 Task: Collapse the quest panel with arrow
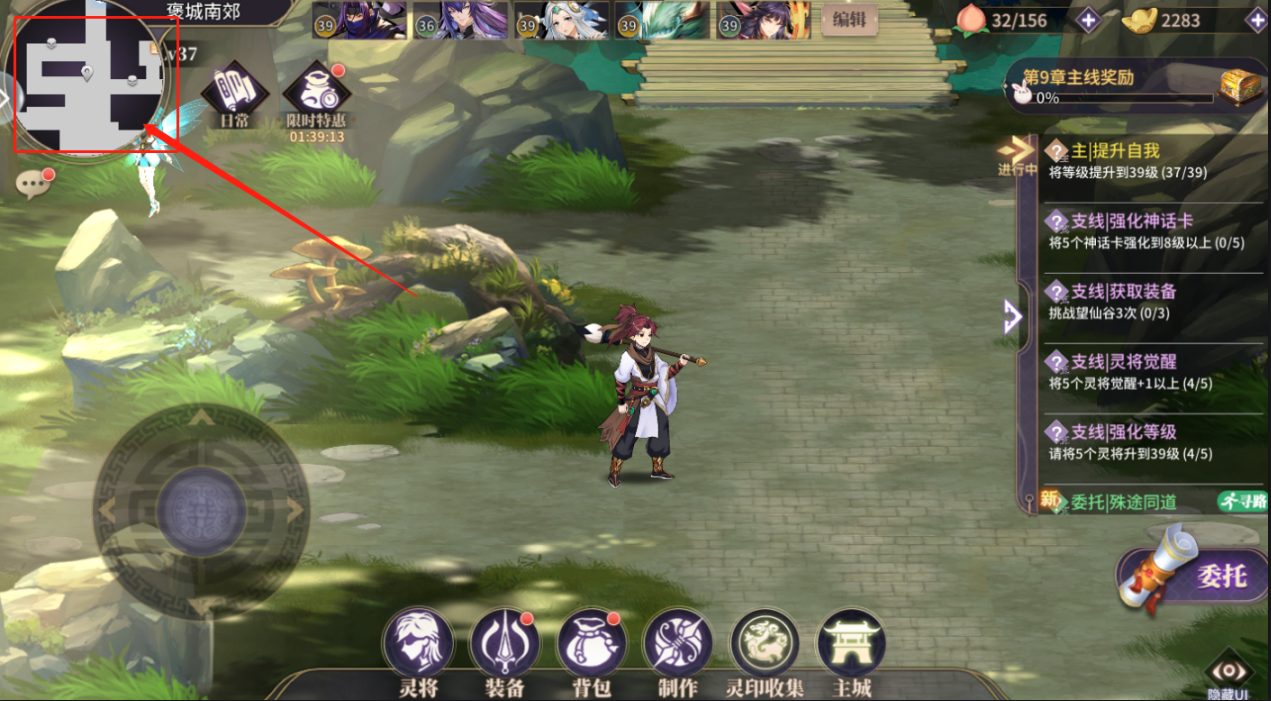click(x=1012, y=317)
